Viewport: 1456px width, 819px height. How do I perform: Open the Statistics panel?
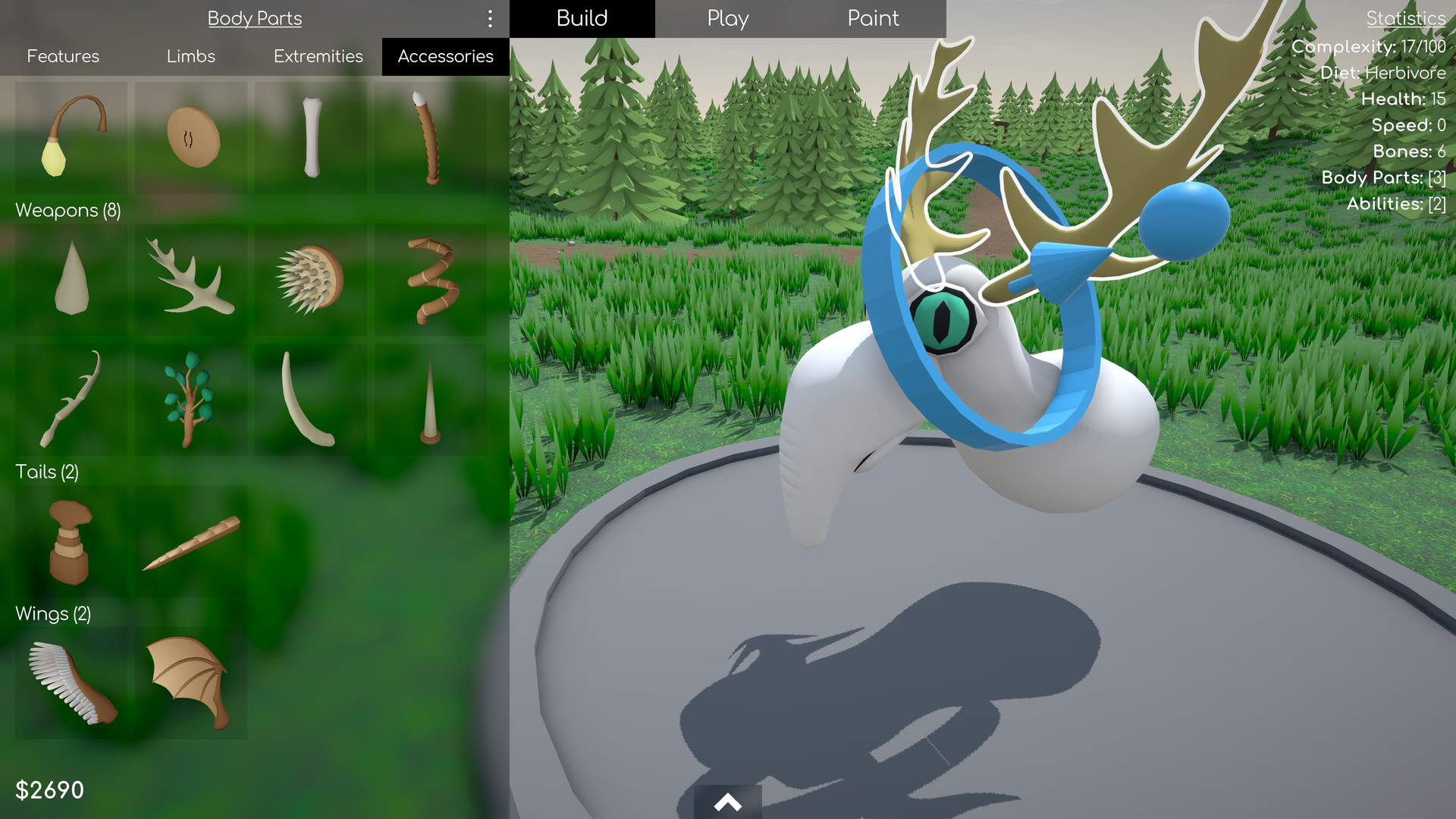pos(1405,17)
